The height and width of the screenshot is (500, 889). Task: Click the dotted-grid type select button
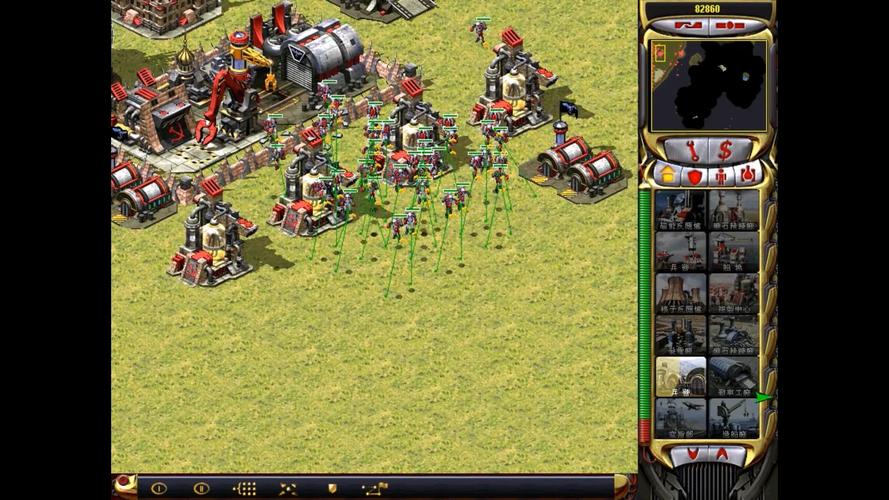pyautogui.click(x=244, y=488)
